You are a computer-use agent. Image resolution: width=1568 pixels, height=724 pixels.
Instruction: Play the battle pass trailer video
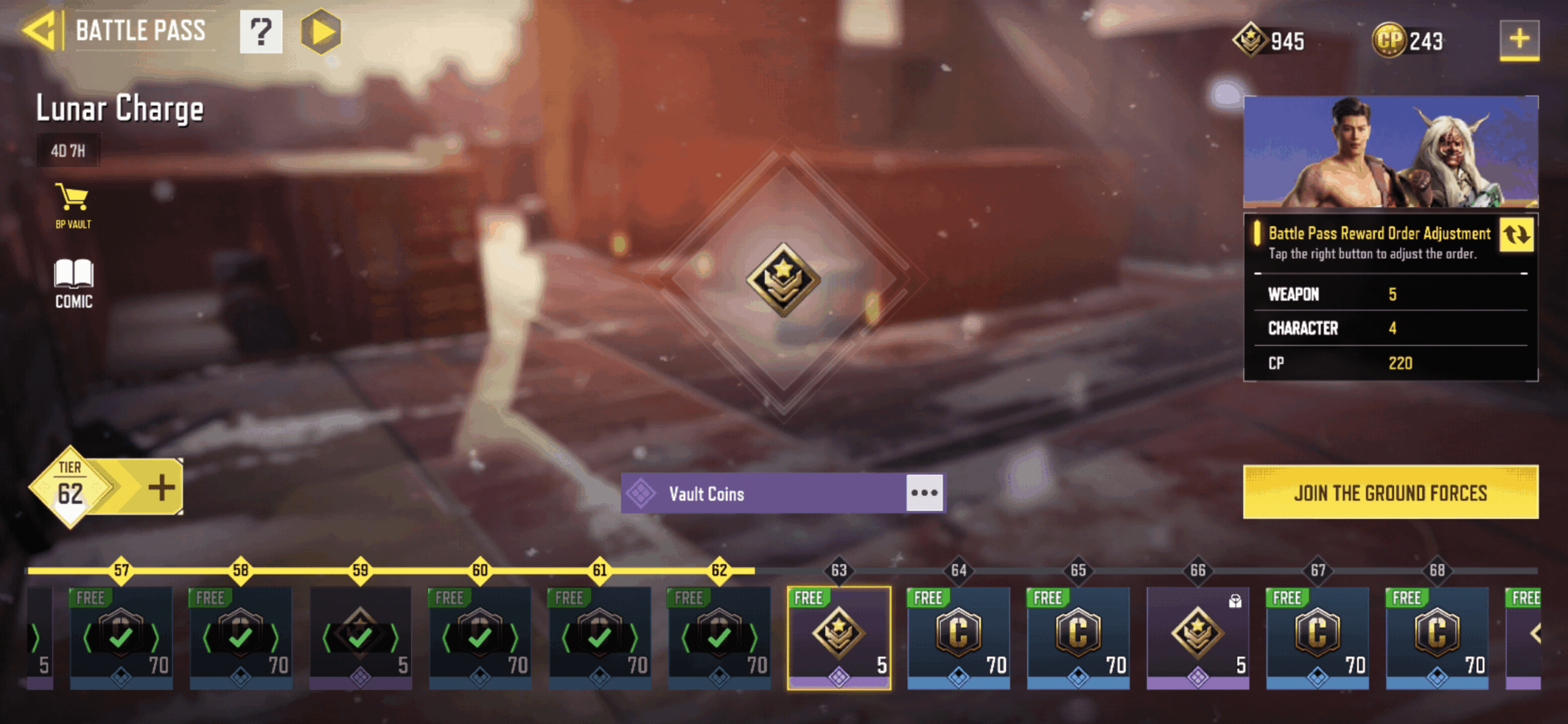321,32
